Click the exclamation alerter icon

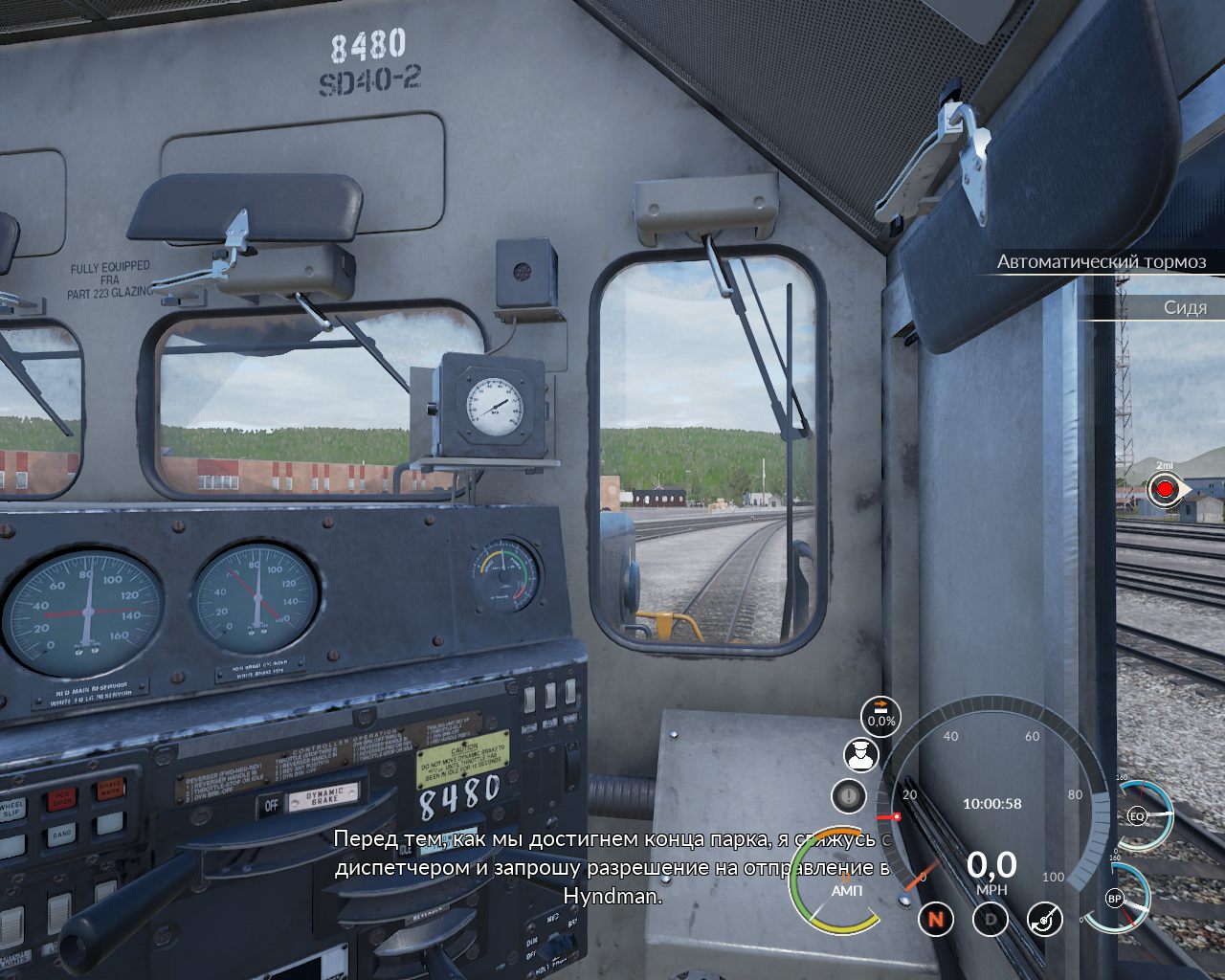pyautogui.click(x=848, y=795)
